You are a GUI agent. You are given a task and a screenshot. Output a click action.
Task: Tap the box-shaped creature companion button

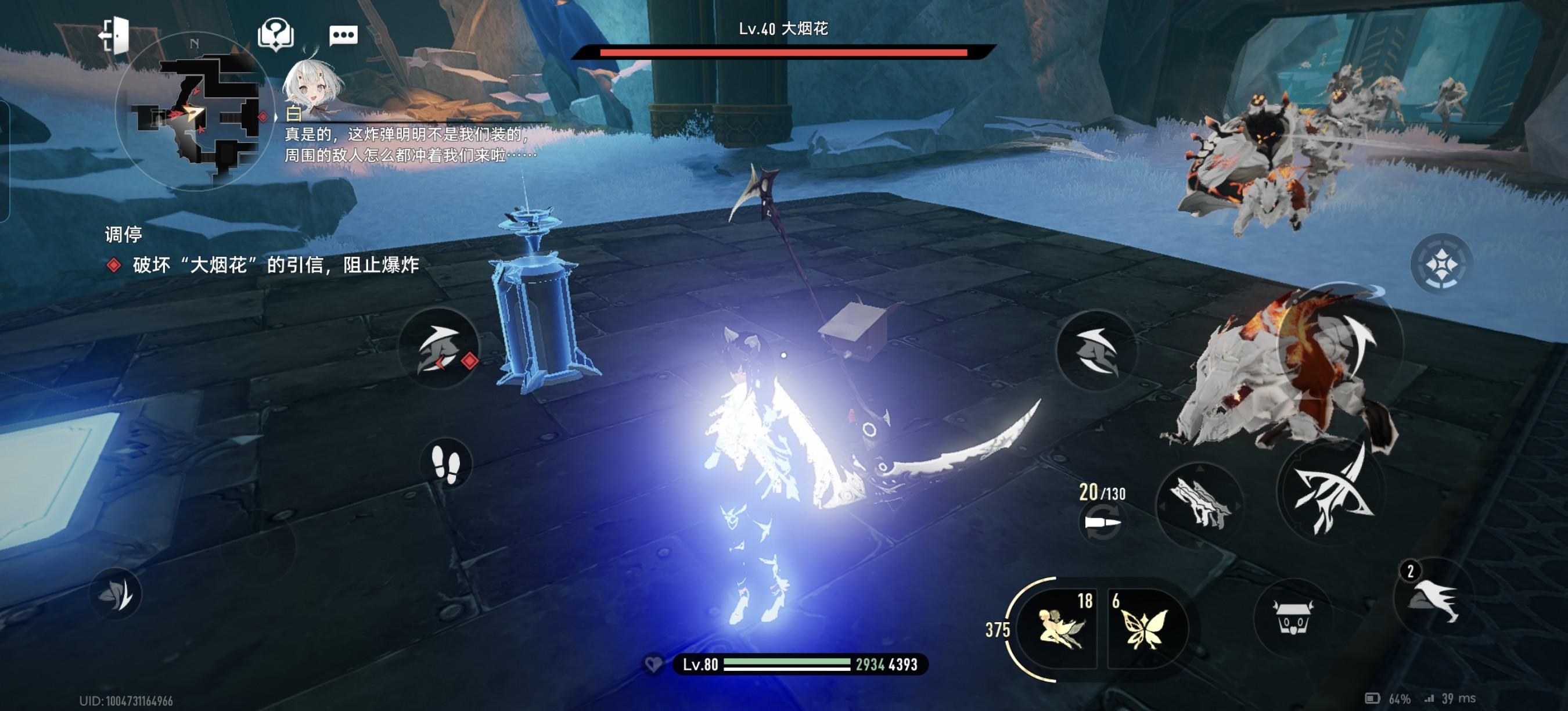point(1292,617)
